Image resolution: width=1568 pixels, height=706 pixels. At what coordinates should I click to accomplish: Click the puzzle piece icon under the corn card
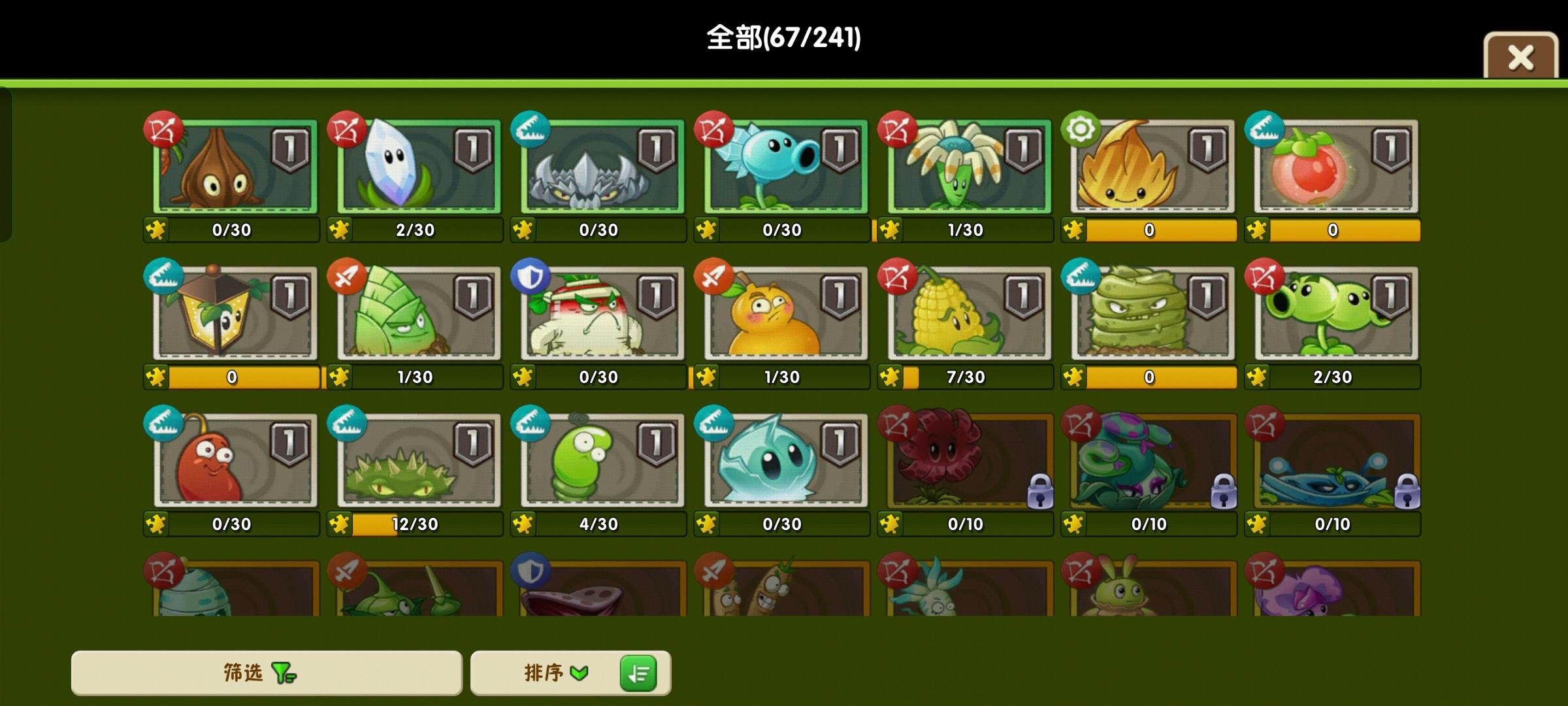pos(890,377)
